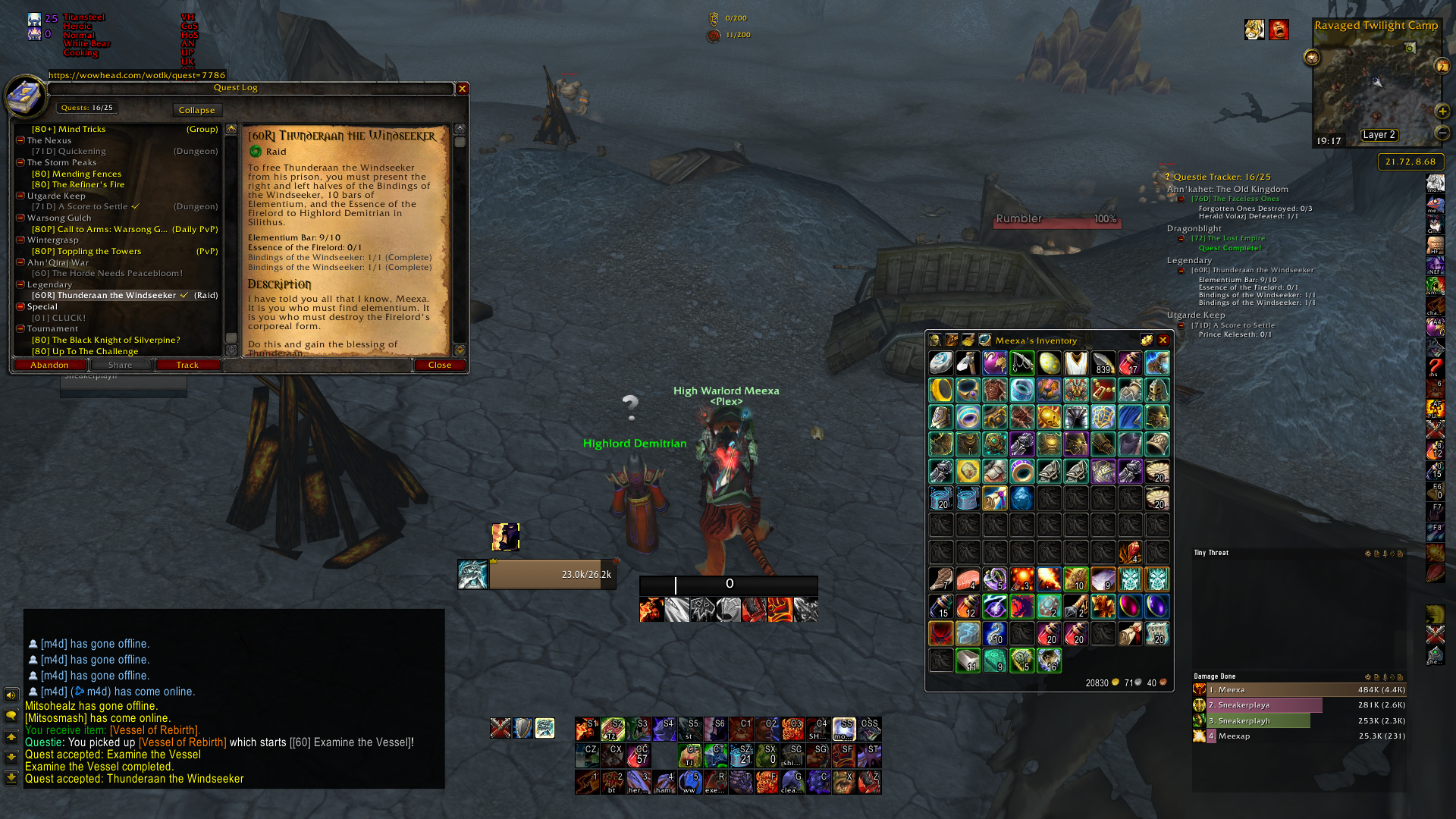Viewport: 1456px width, 819px height.
Task: Zoom out on the minimap
Action: pyautogui.click(x=1442, y=133)
